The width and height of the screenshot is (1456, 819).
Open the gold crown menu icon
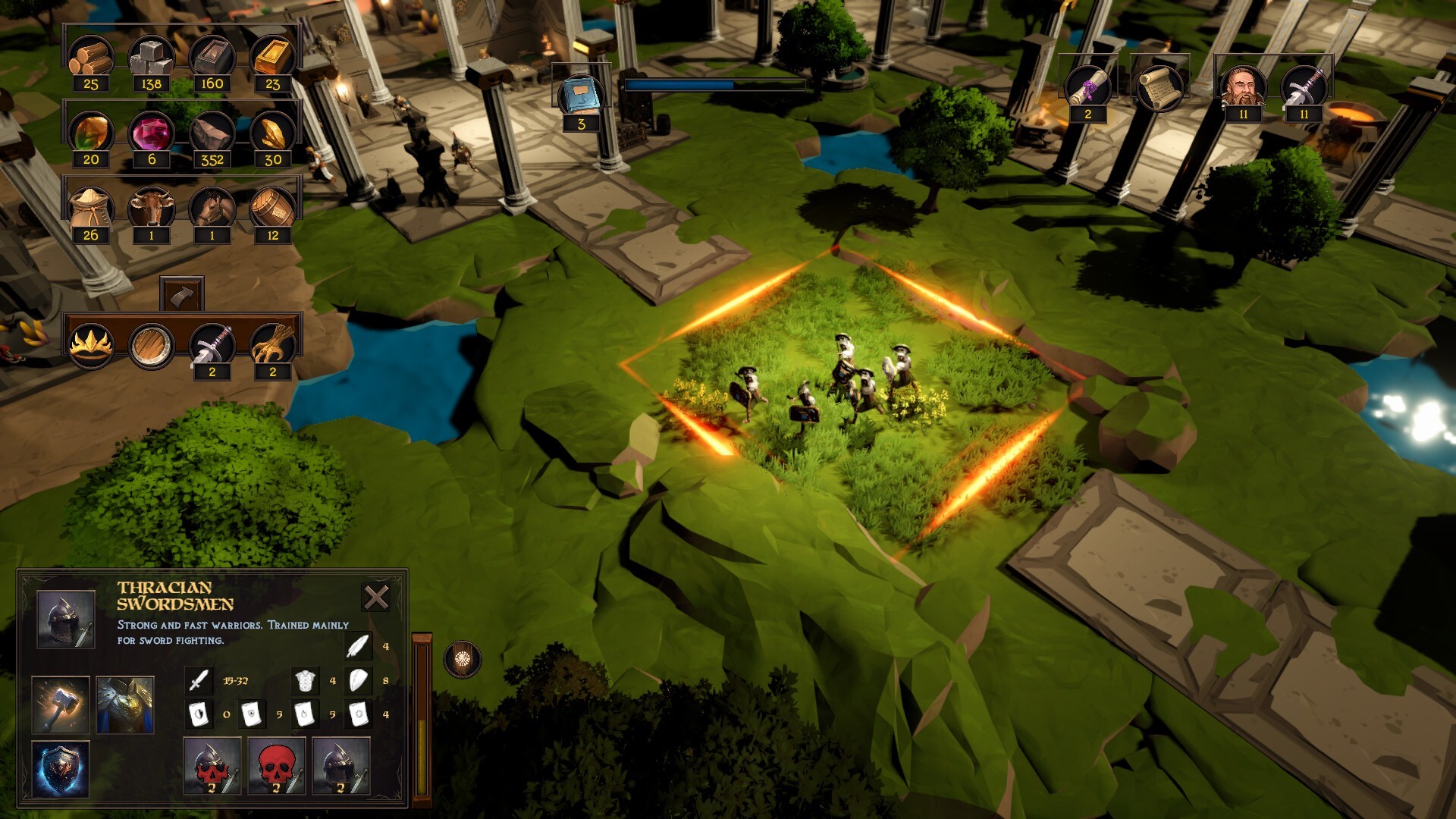point(91,346)
